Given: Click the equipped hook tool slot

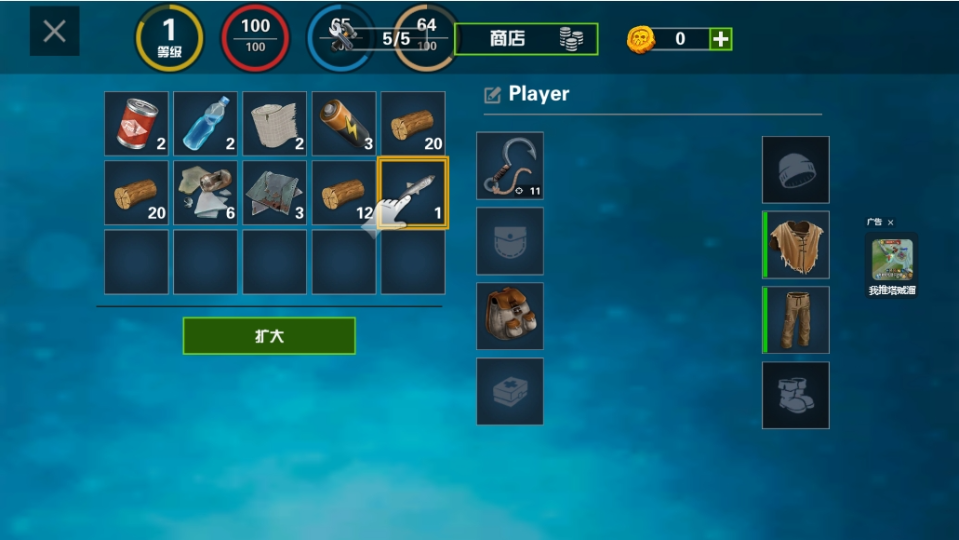Looking at the screenshot, I should 510,166.
